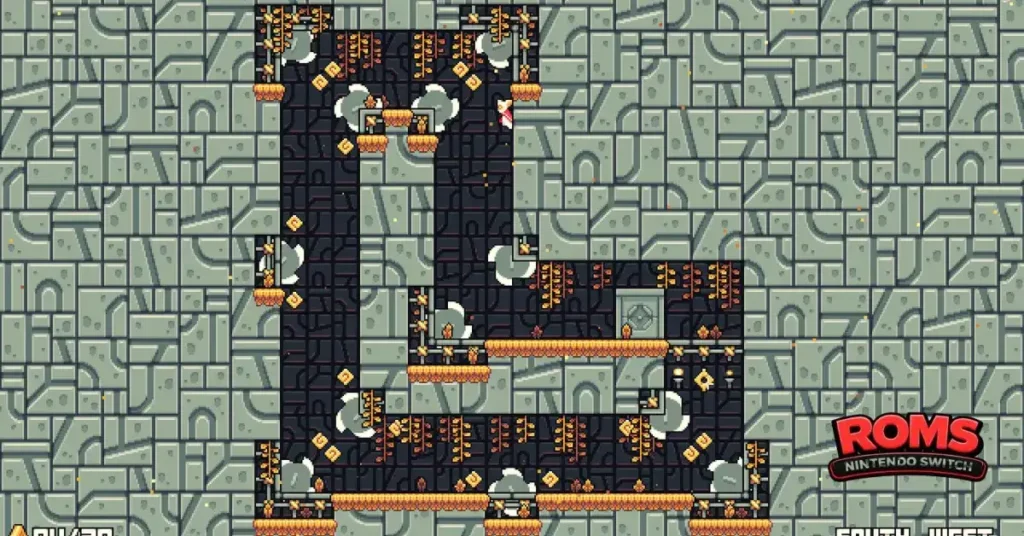Click the ROMS Nintendo Switch logo

coord(907,446)
